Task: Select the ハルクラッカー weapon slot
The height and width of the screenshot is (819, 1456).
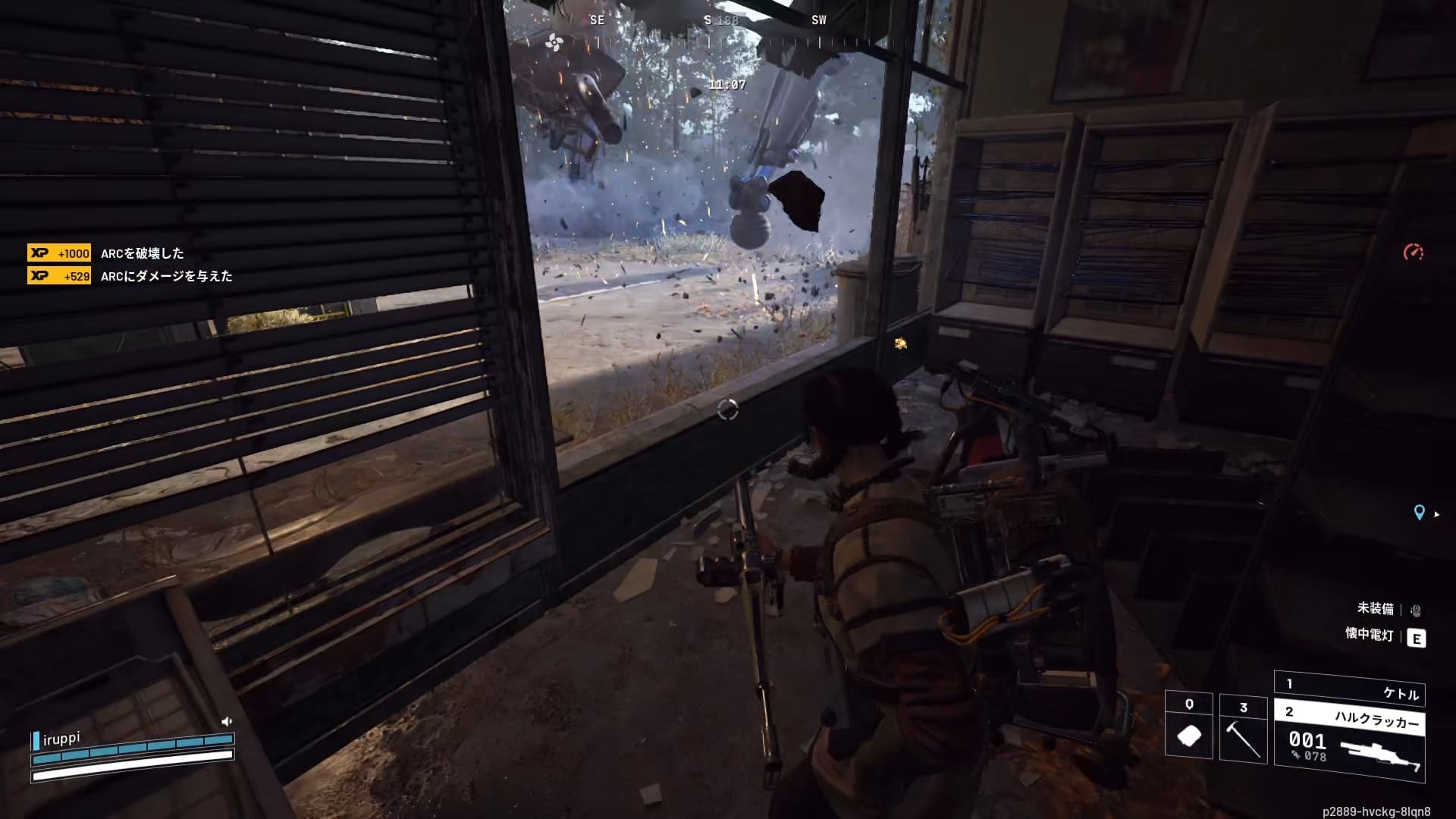Action: click(x=1350, y=745)
